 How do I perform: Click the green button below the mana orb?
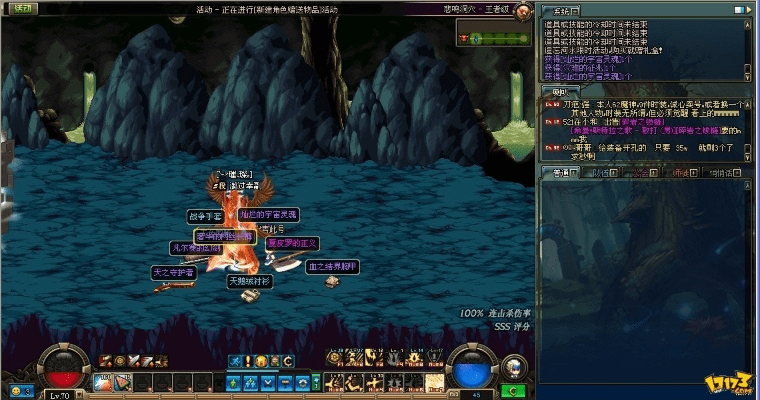point(514,391)
